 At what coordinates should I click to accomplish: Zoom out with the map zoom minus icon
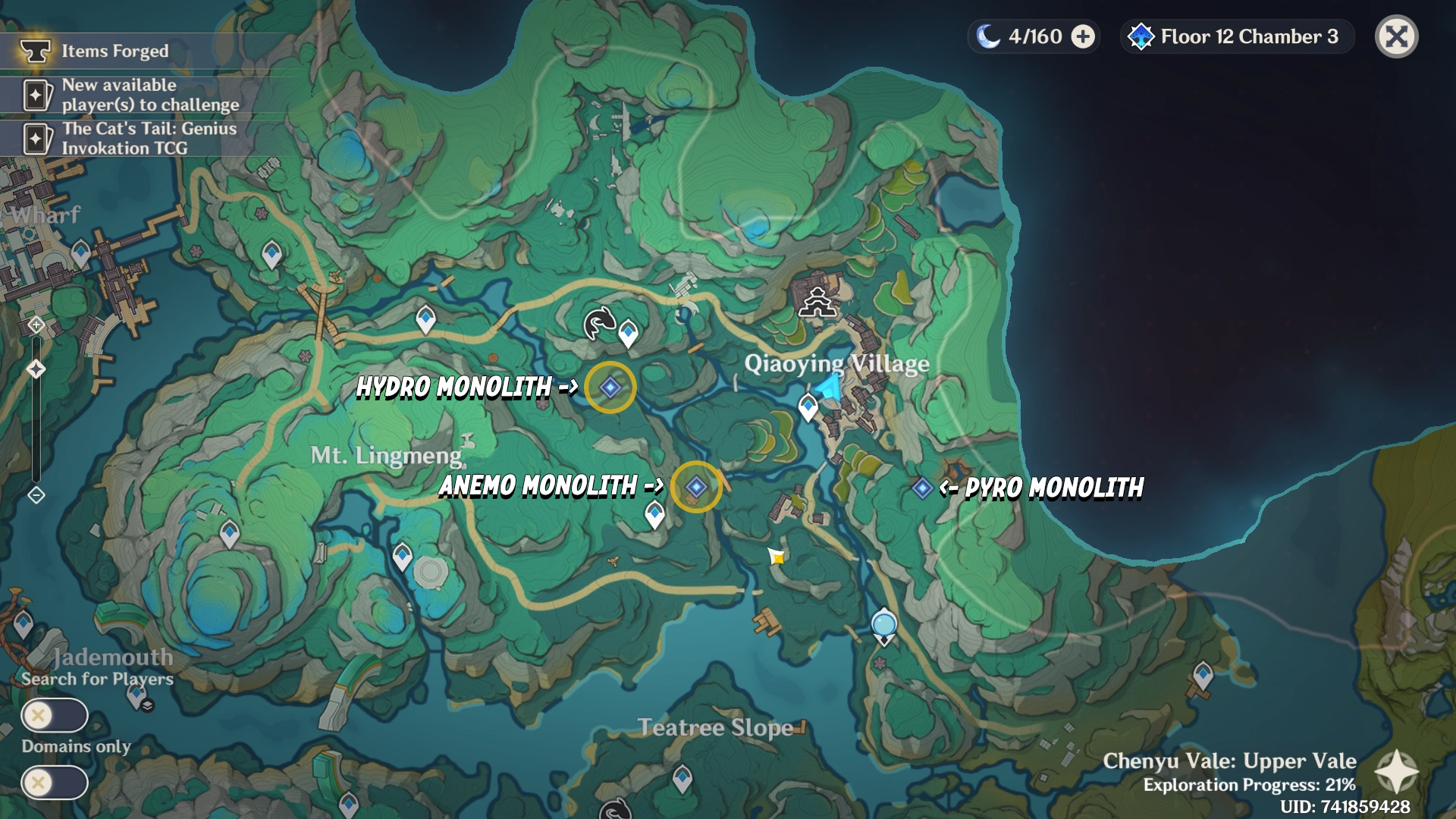coord(36,495)
